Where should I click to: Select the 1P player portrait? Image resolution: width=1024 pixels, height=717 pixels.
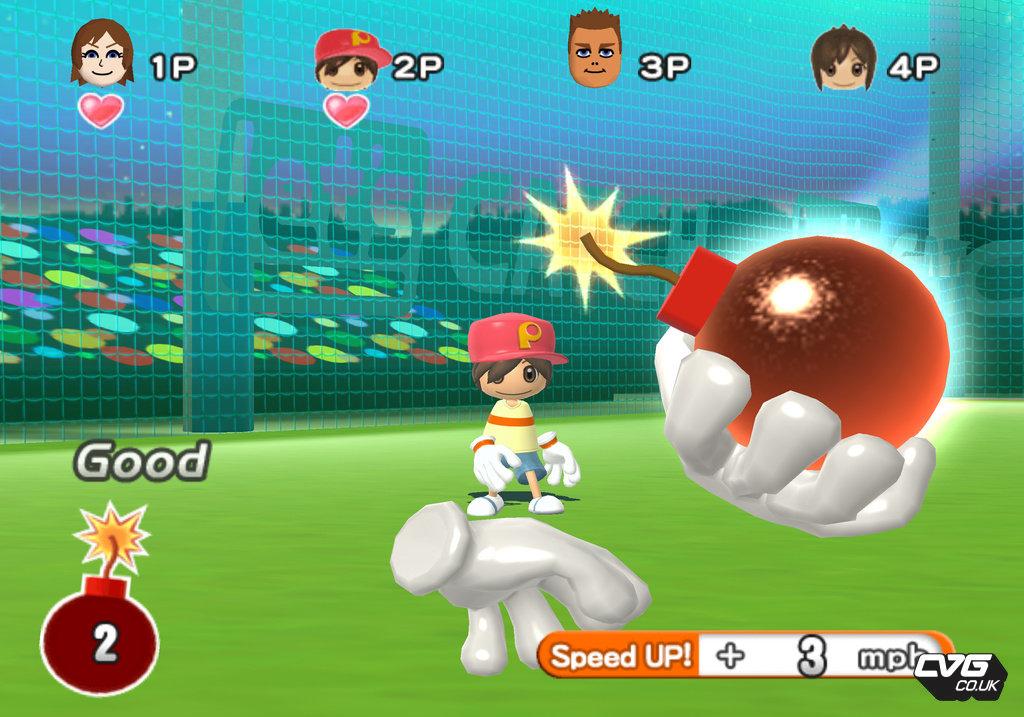point(101,55)
